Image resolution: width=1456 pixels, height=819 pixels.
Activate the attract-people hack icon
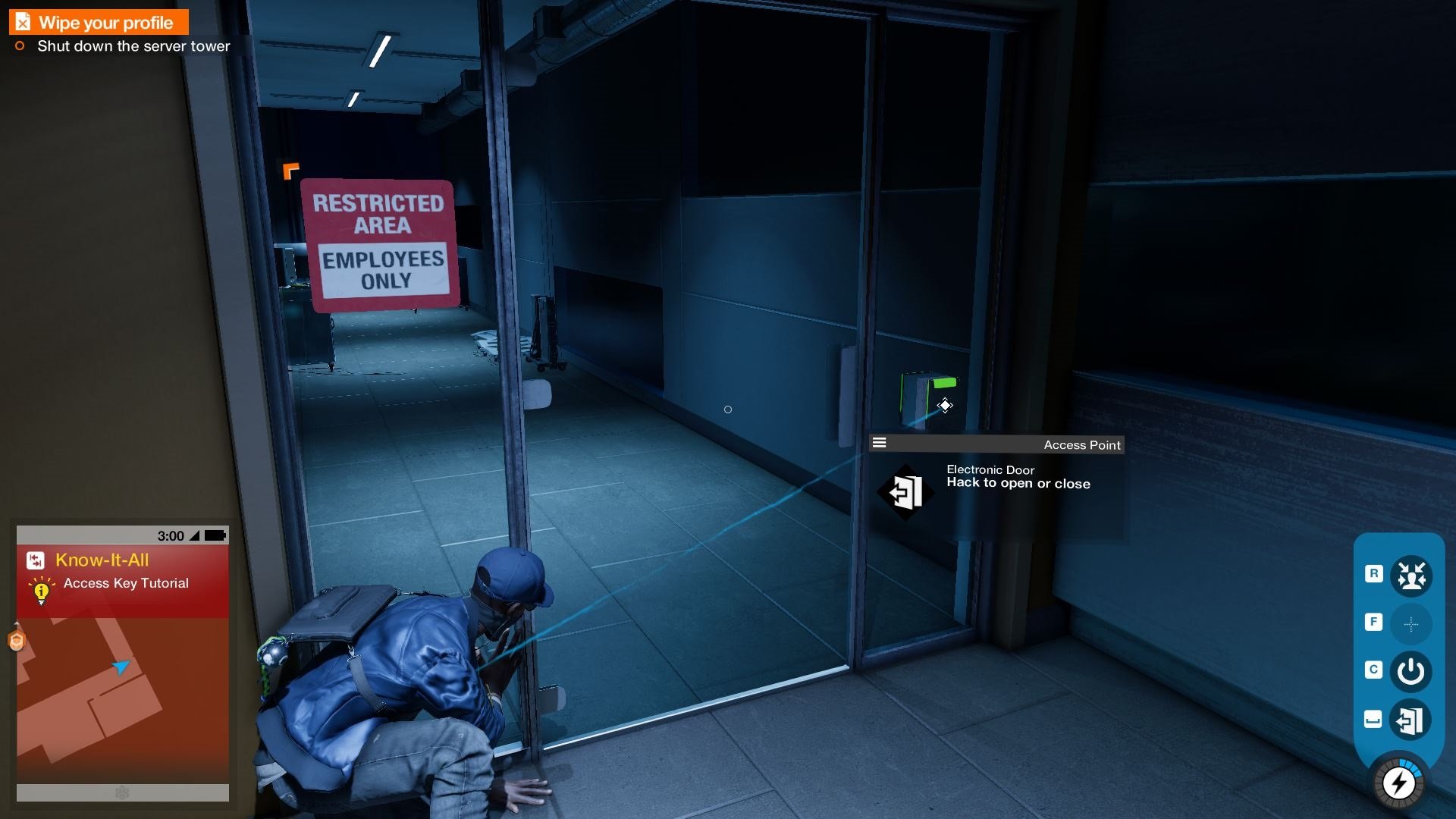click(x=1410, y=575)
